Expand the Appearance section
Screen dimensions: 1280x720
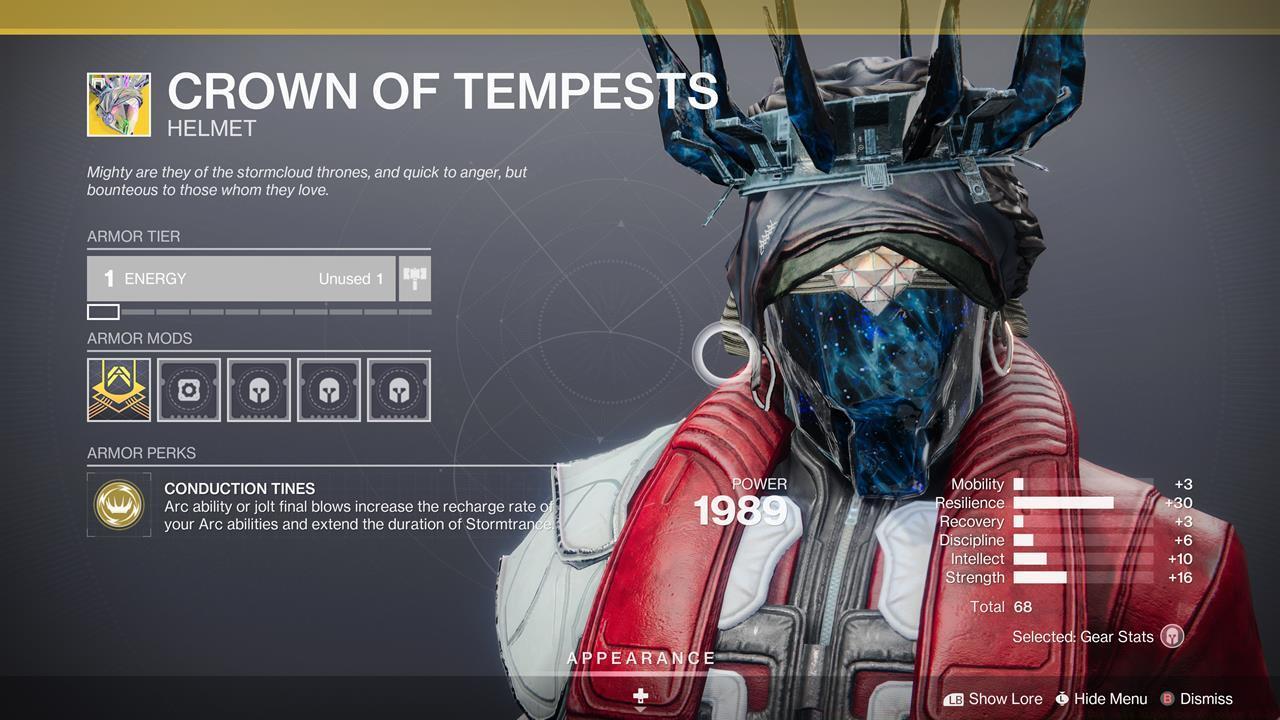[640, 658]
